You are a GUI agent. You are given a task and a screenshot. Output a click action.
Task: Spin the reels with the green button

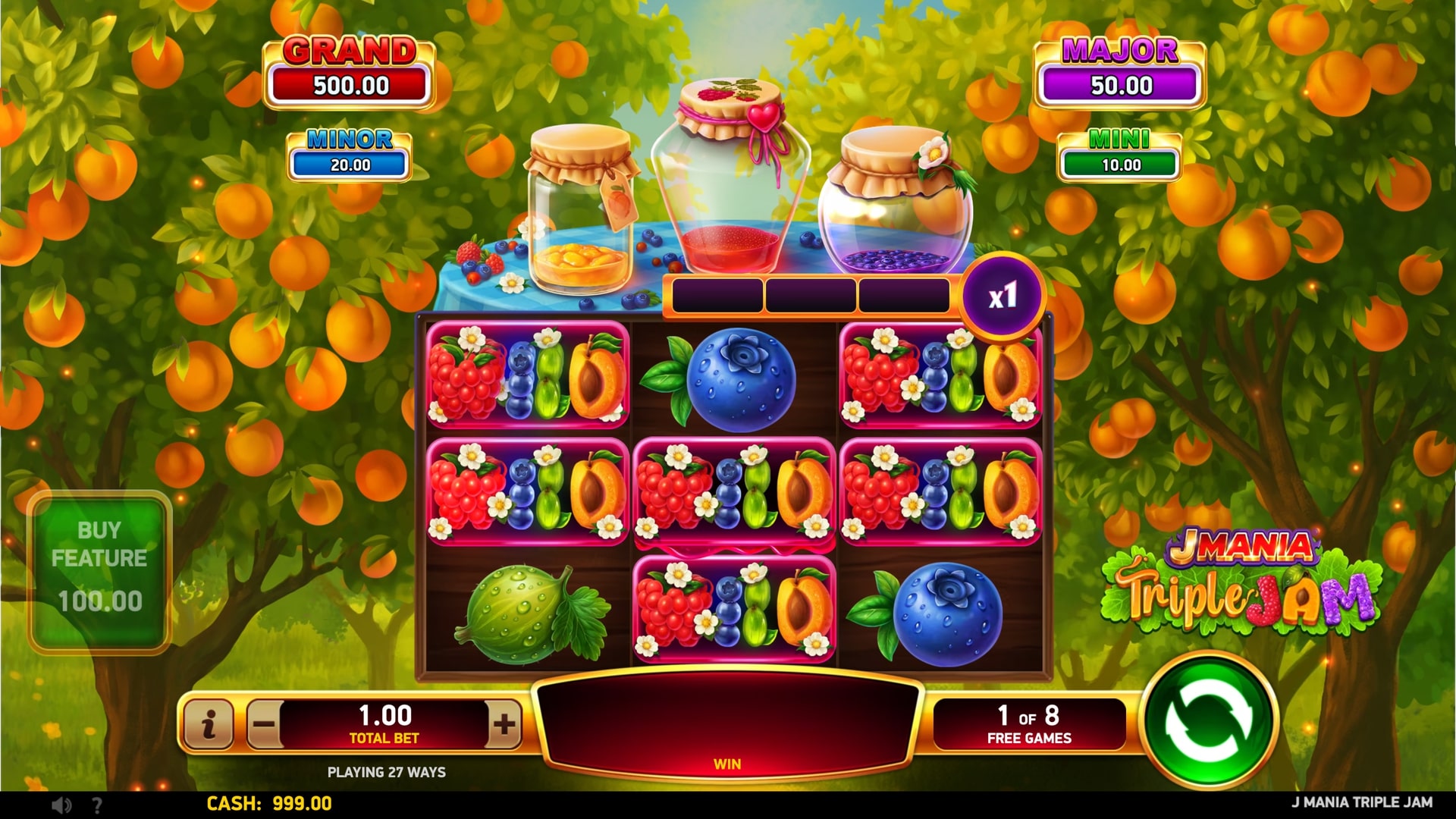pos(1210,723)
